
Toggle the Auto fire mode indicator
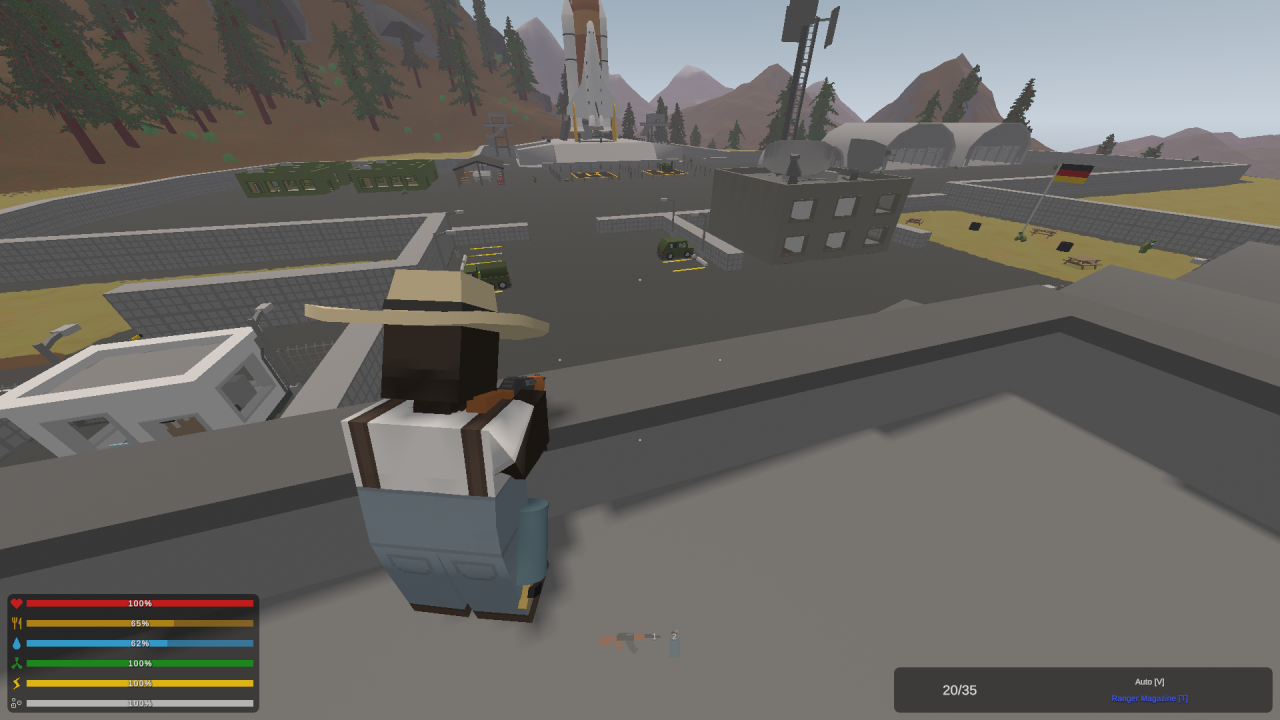[1149, 681]
